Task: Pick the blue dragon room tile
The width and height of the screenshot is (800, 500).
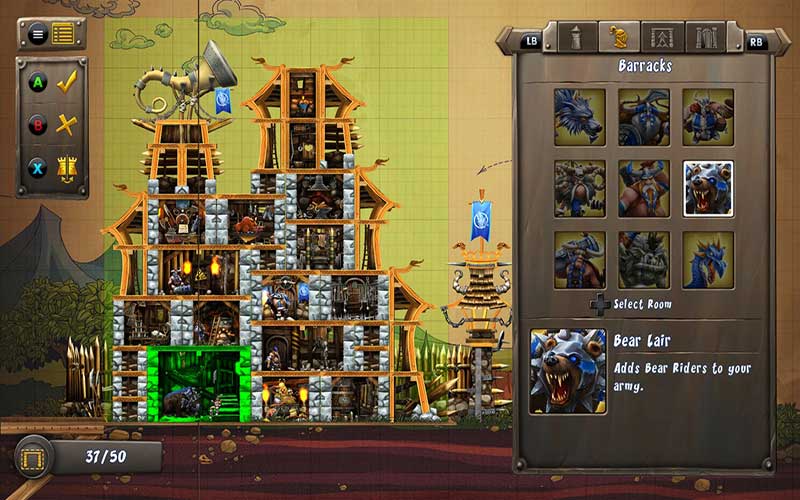Action: pos(708,260)
